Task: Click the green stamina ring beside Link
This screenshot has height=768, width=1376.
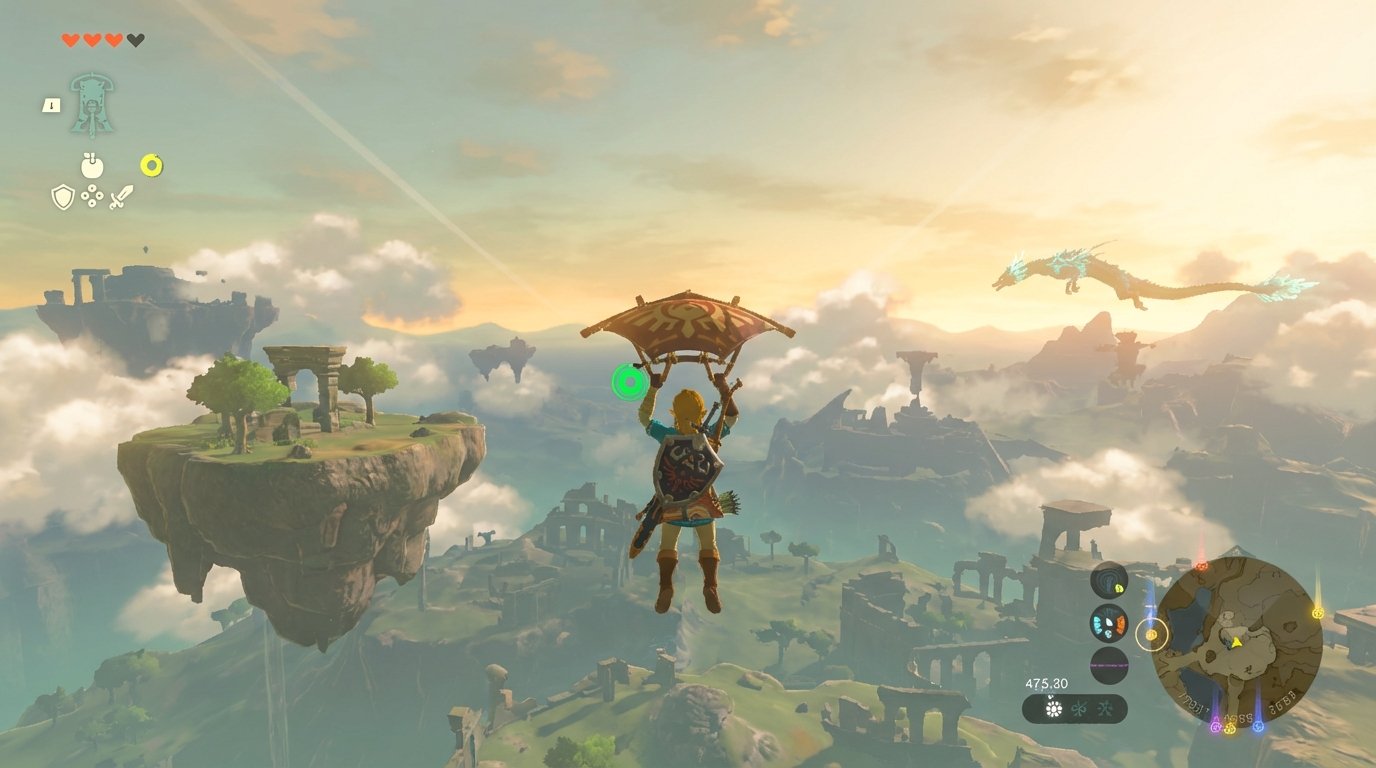Action: (x=629, y=380)
